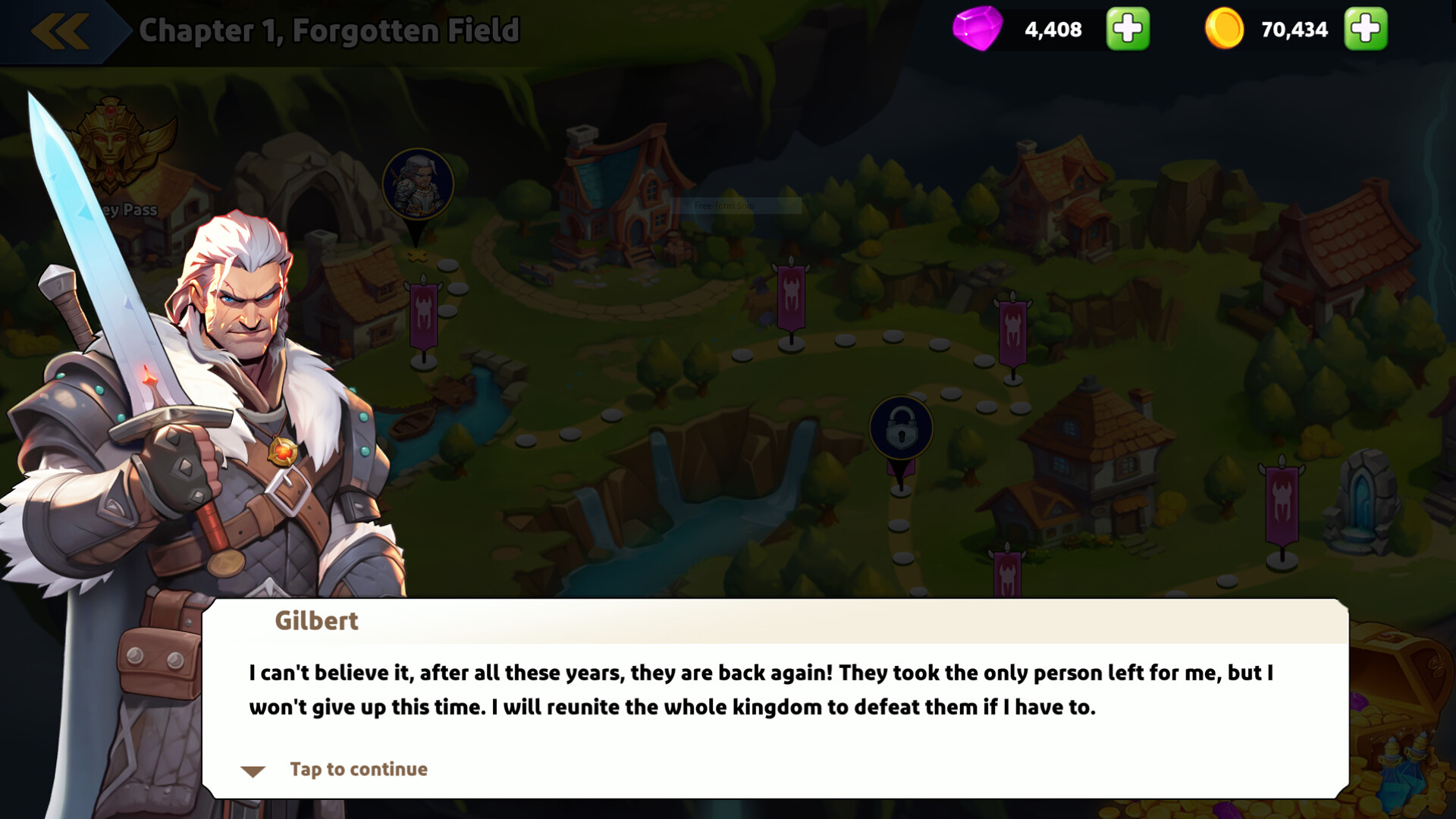Expand the dialogue via the triangle arrow
The image size is (1456, 819).
click(253, 770)
